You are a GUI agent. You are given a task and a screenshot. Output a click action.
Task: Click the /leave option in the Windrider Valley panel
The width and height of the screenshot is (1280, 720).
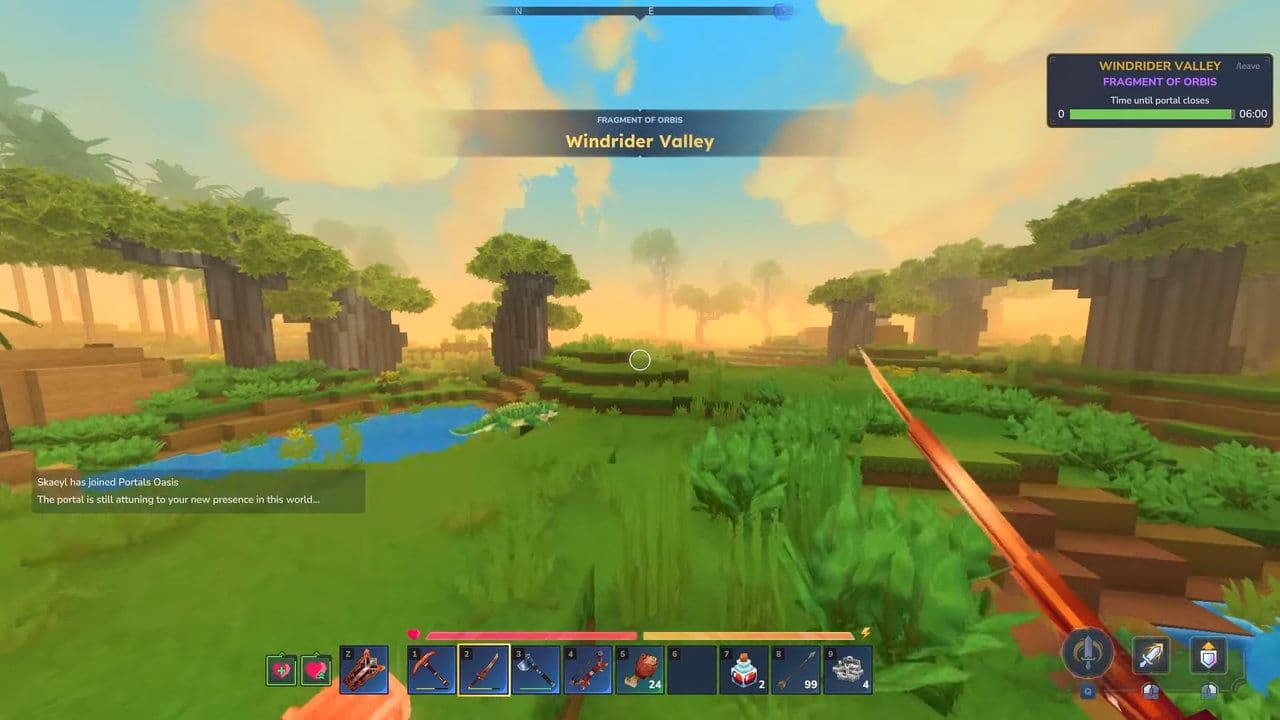pos(1248,64)
